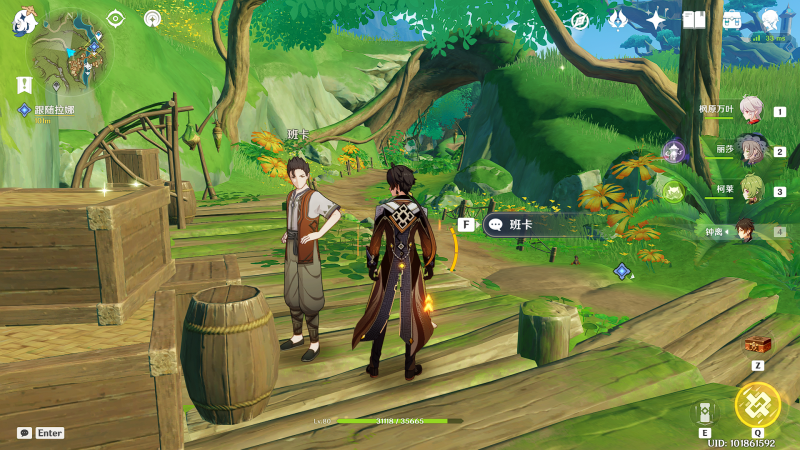Open the character profile head icon
The height and width of the screenshot is (450, 800).
[769, 20]
